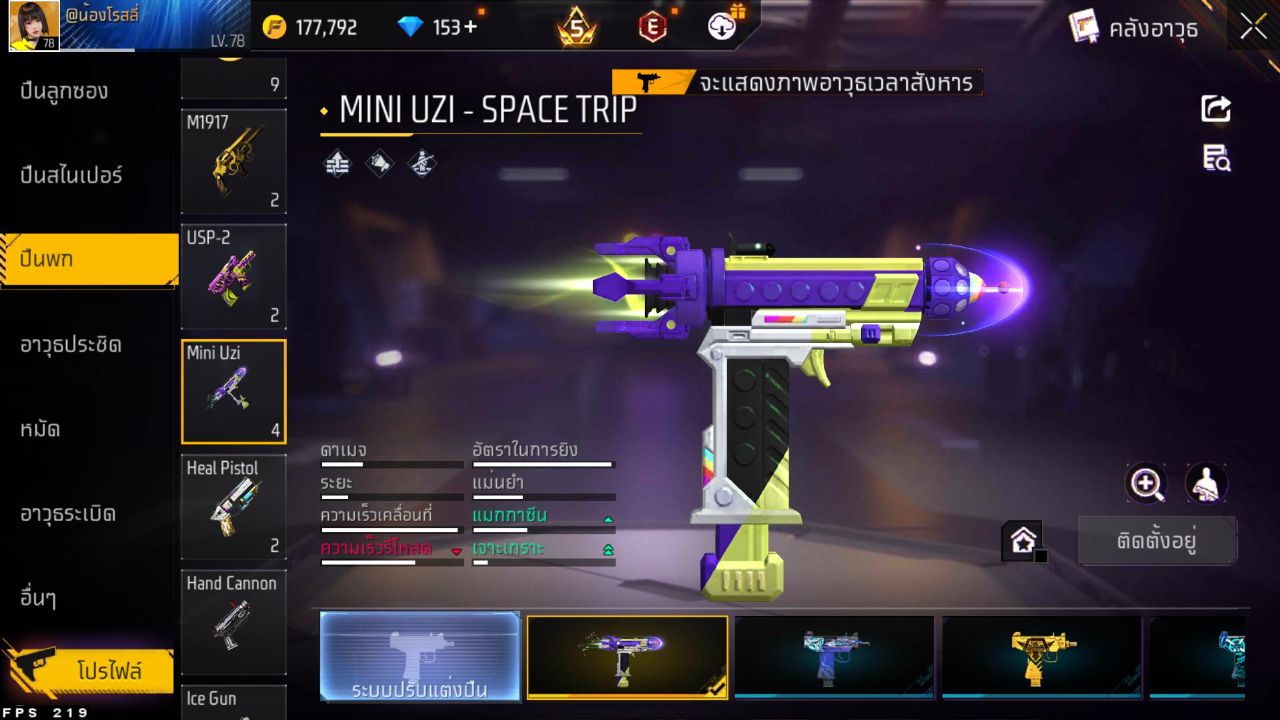Click the gift download icon in top bar
This screenshot has height=720, width=1280.
pyautogui.click(x=722, y=28)
